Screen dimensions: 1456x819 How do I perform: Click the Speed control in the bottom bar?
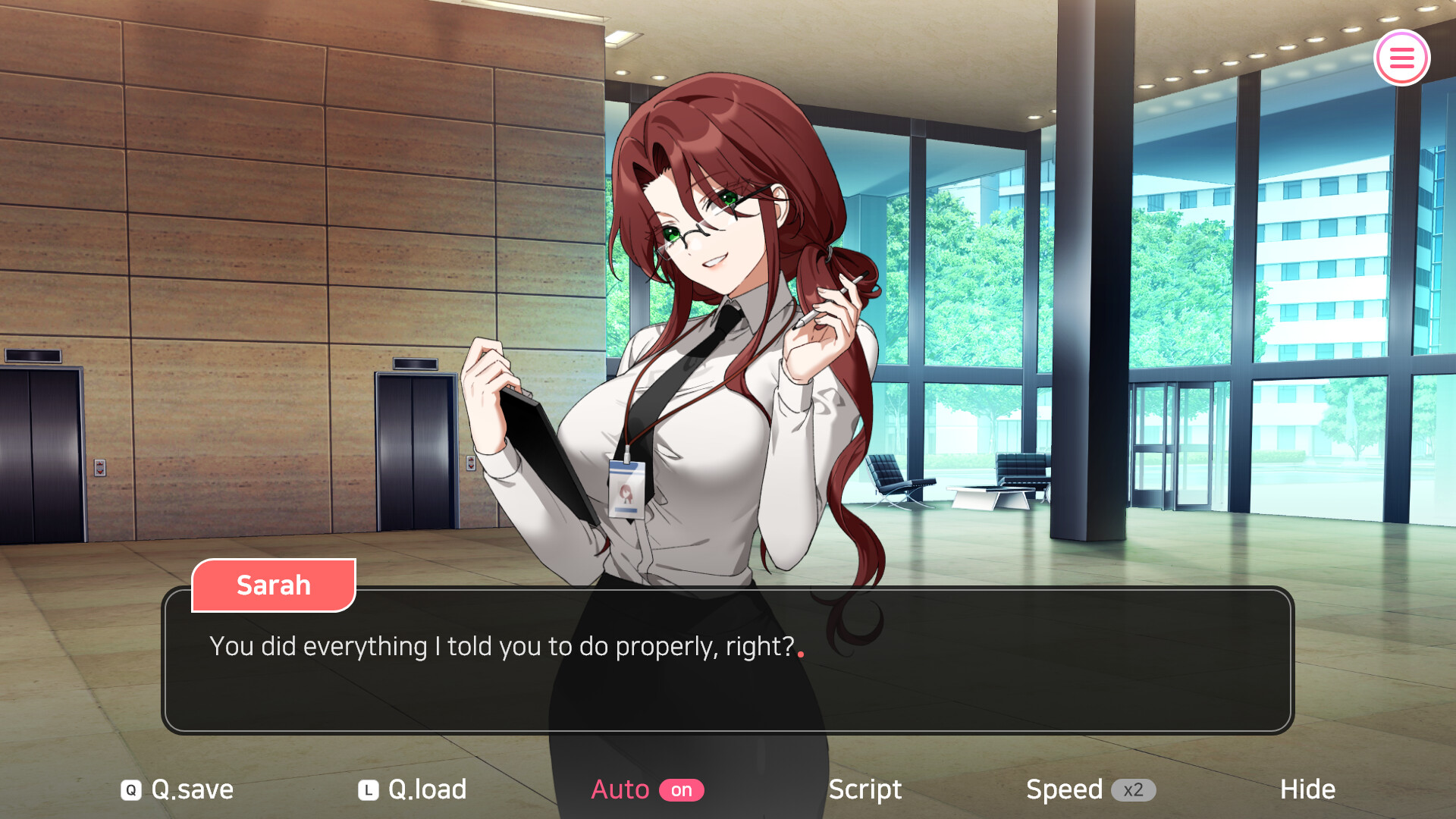point(1065,789)
